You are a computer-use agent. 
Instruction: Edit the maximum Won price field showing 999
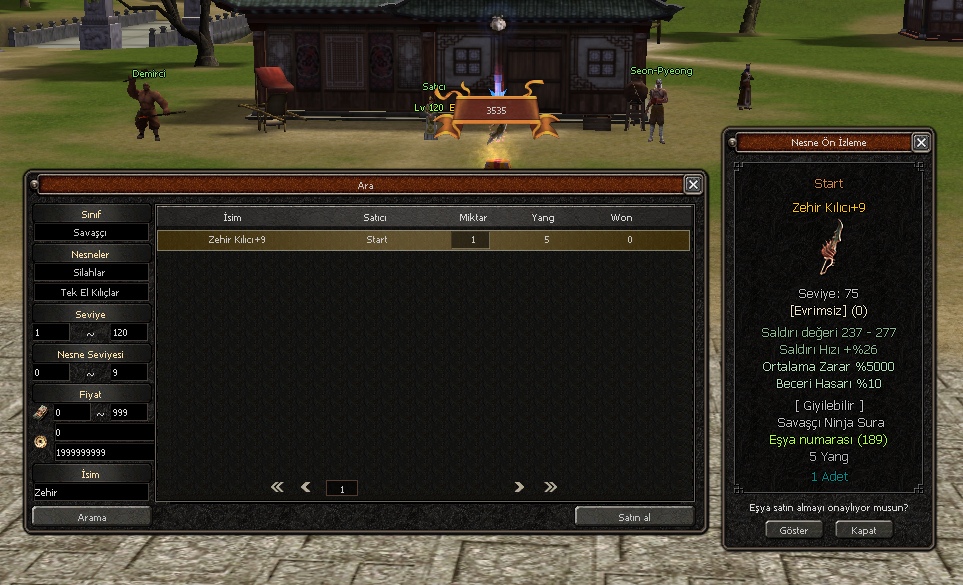[128, 412]
